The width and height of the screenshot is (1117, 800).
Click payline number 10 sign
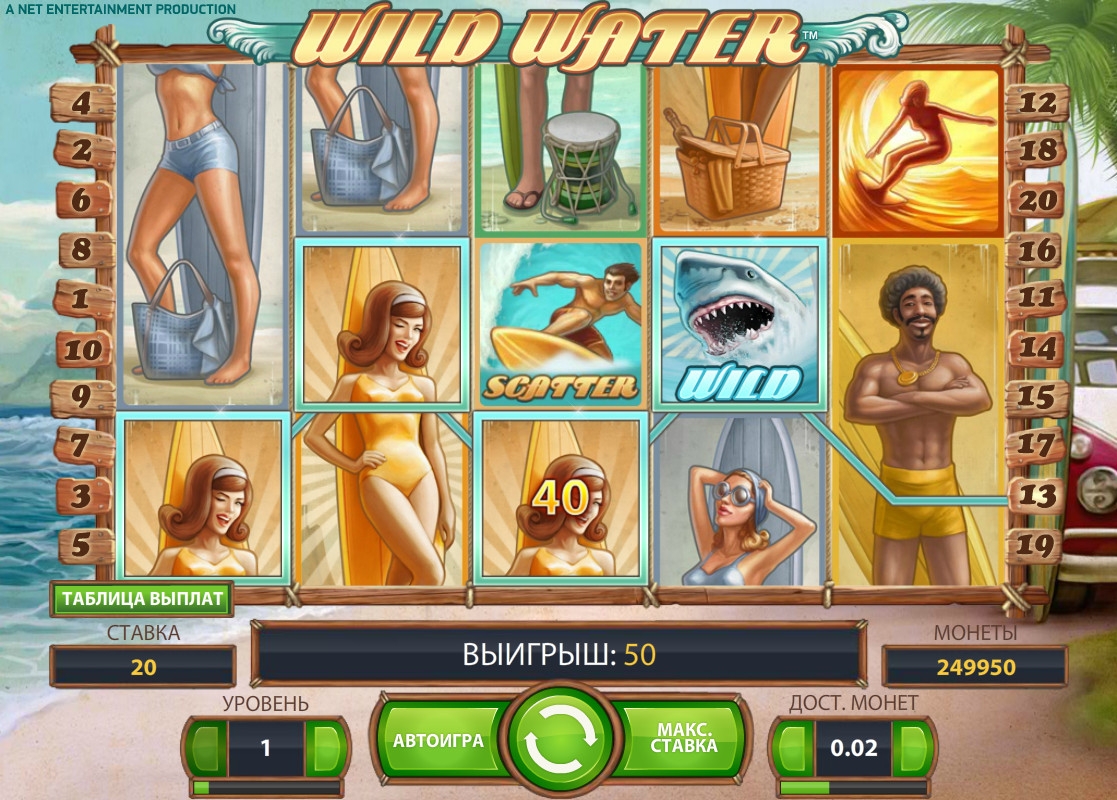coord(81,349)
